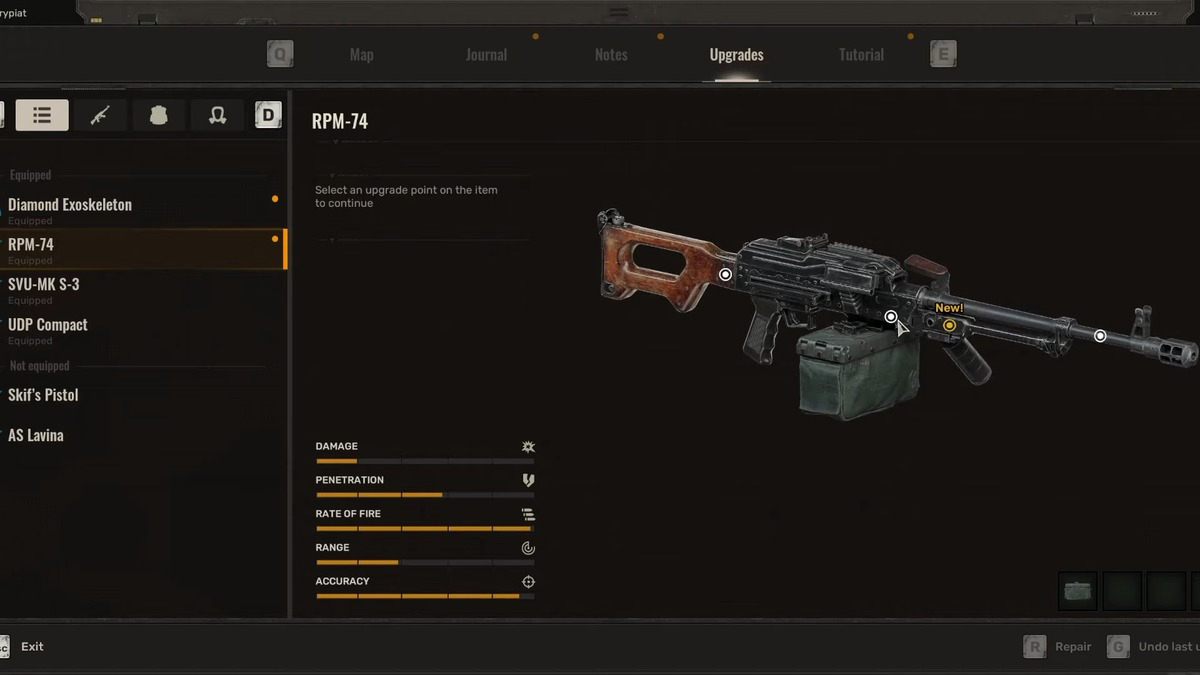The width and height of the screenshot is (1200, 675).
Task: Pick Skif's Pistol from not equipped
Action: tap(43, 395)
